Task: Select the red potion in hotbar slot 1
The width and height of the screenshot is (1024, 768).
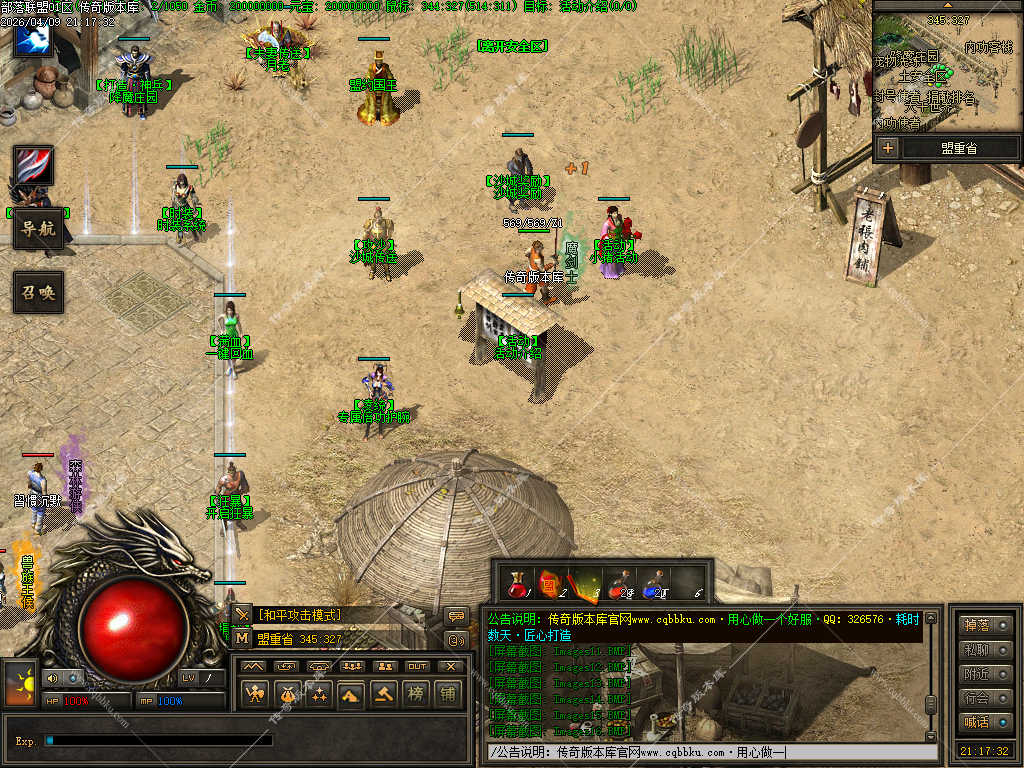Action: pyautogui.click(x=518, y=583)
